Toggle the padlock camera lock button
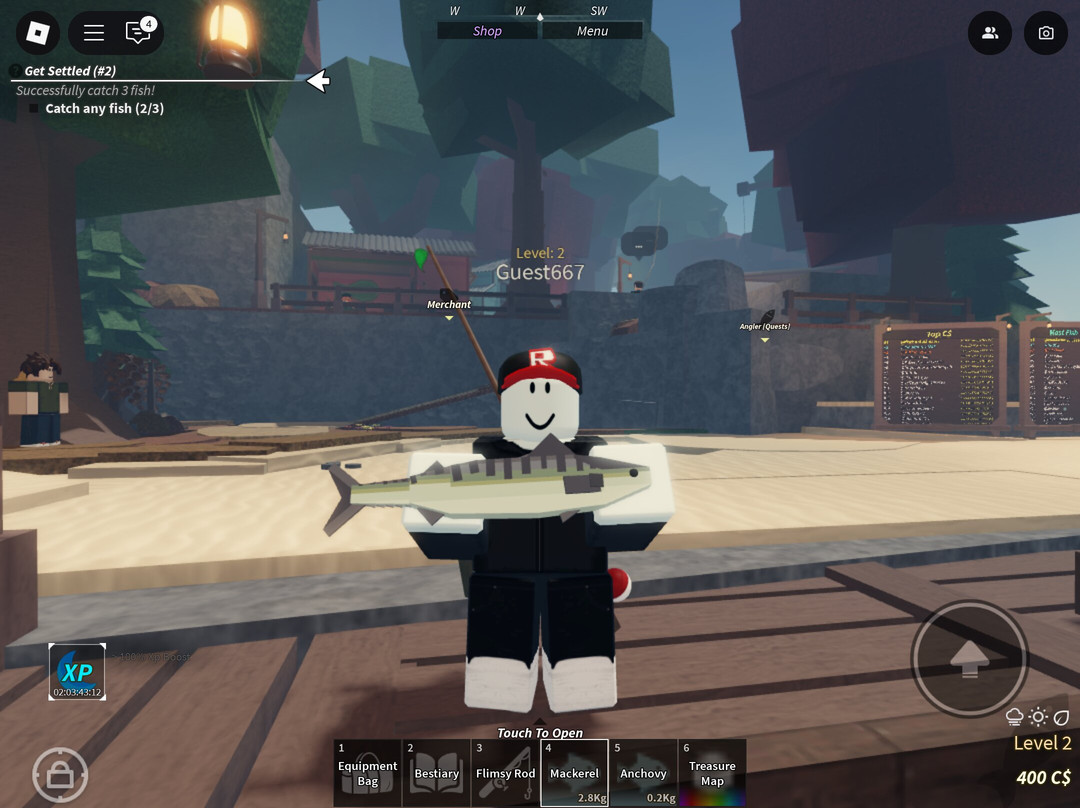Screen dimensions: 1080x808 click(x=60, y=774)
